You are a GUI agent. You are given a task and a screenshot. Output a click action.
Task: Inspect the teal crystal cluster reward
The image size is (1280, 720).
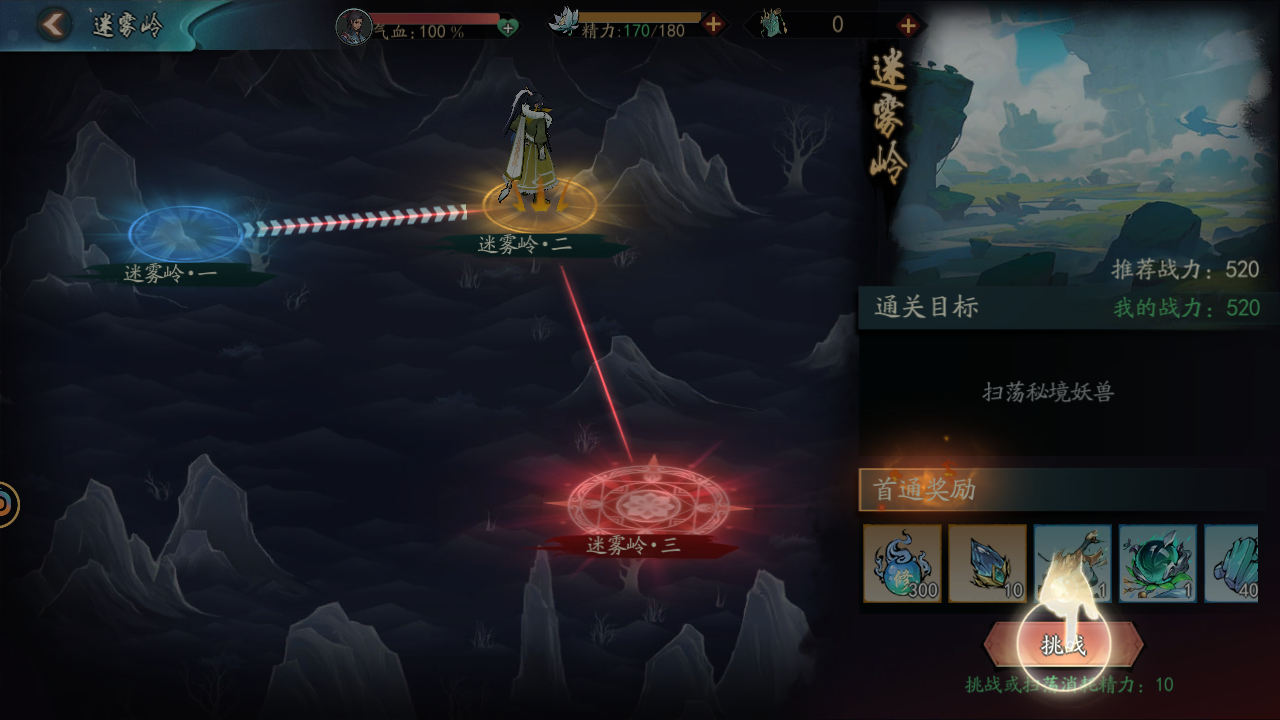point(1232,564)
